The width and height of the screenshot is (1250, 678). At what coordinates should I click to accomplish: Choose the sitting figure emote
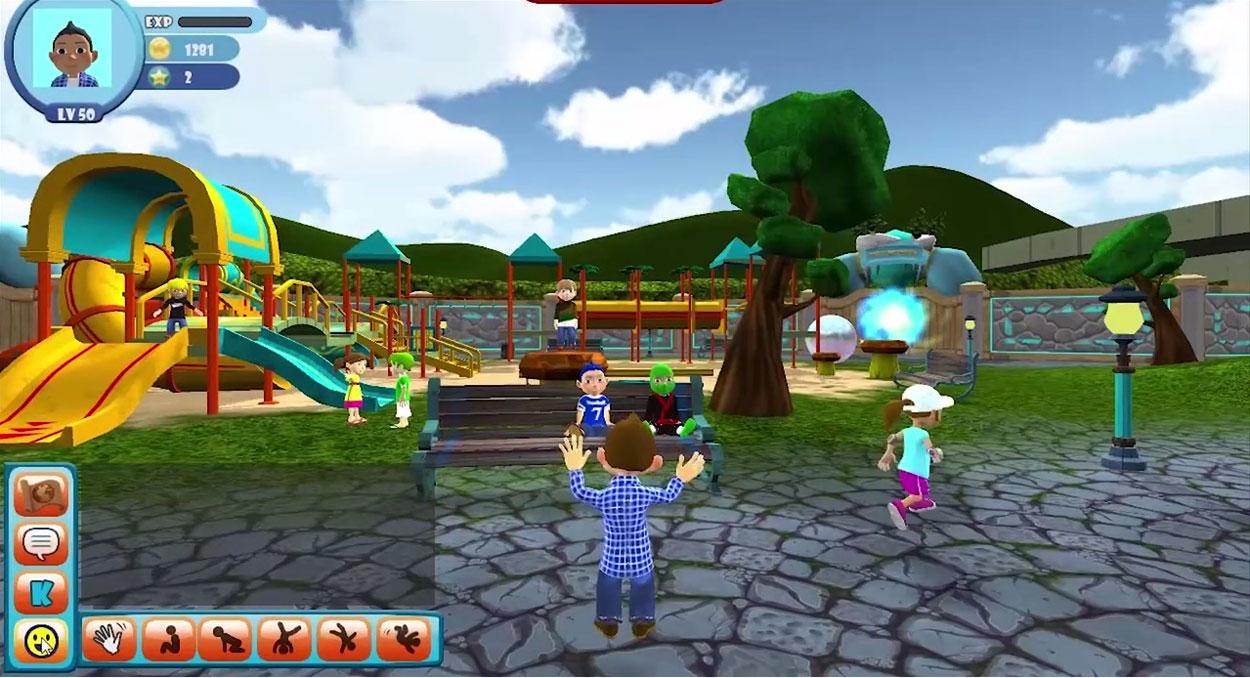tap(167, 640)
